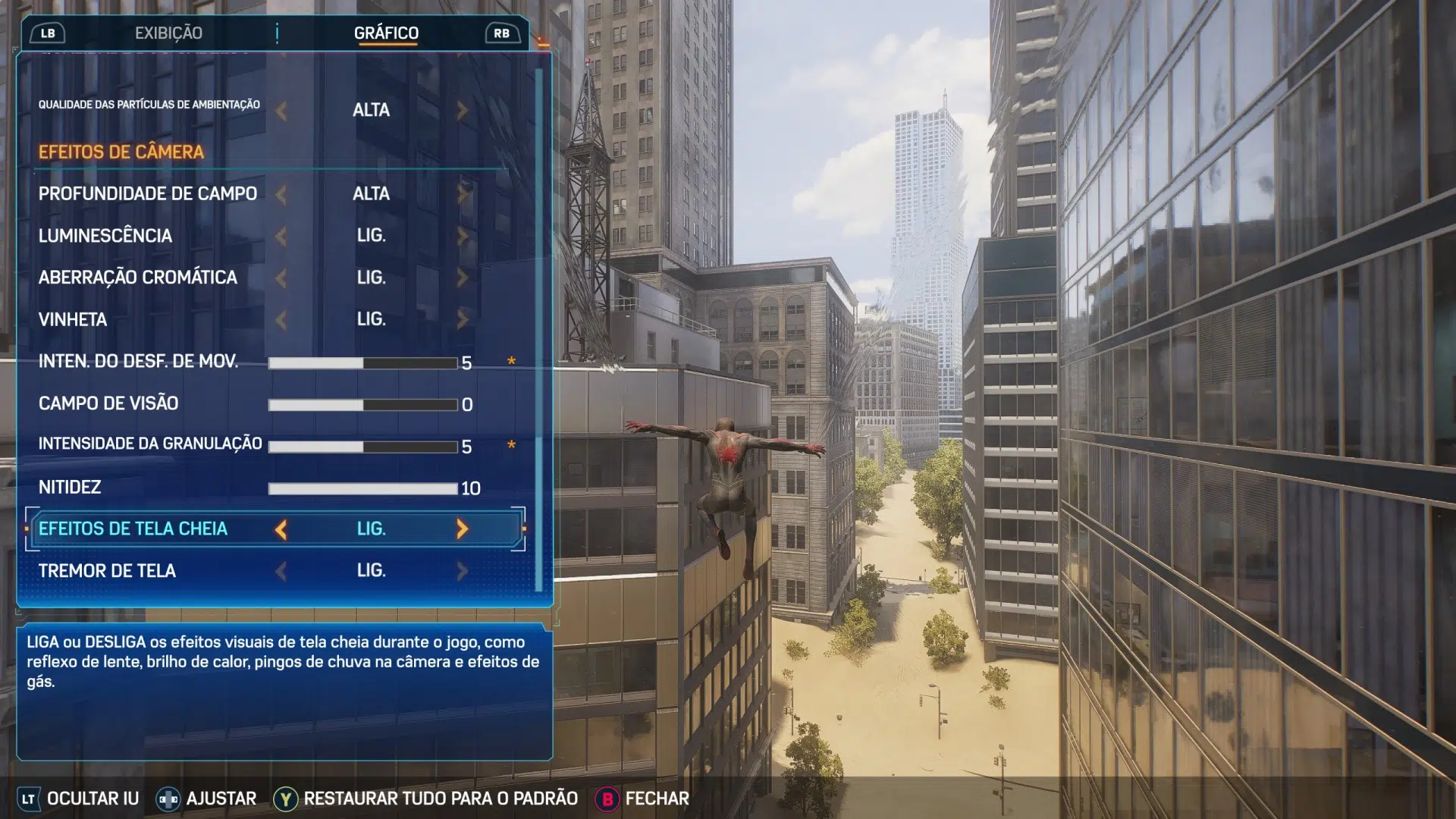Adjust the Campo de Visão slider
The image size is (1456, 819).
(362, 405)
